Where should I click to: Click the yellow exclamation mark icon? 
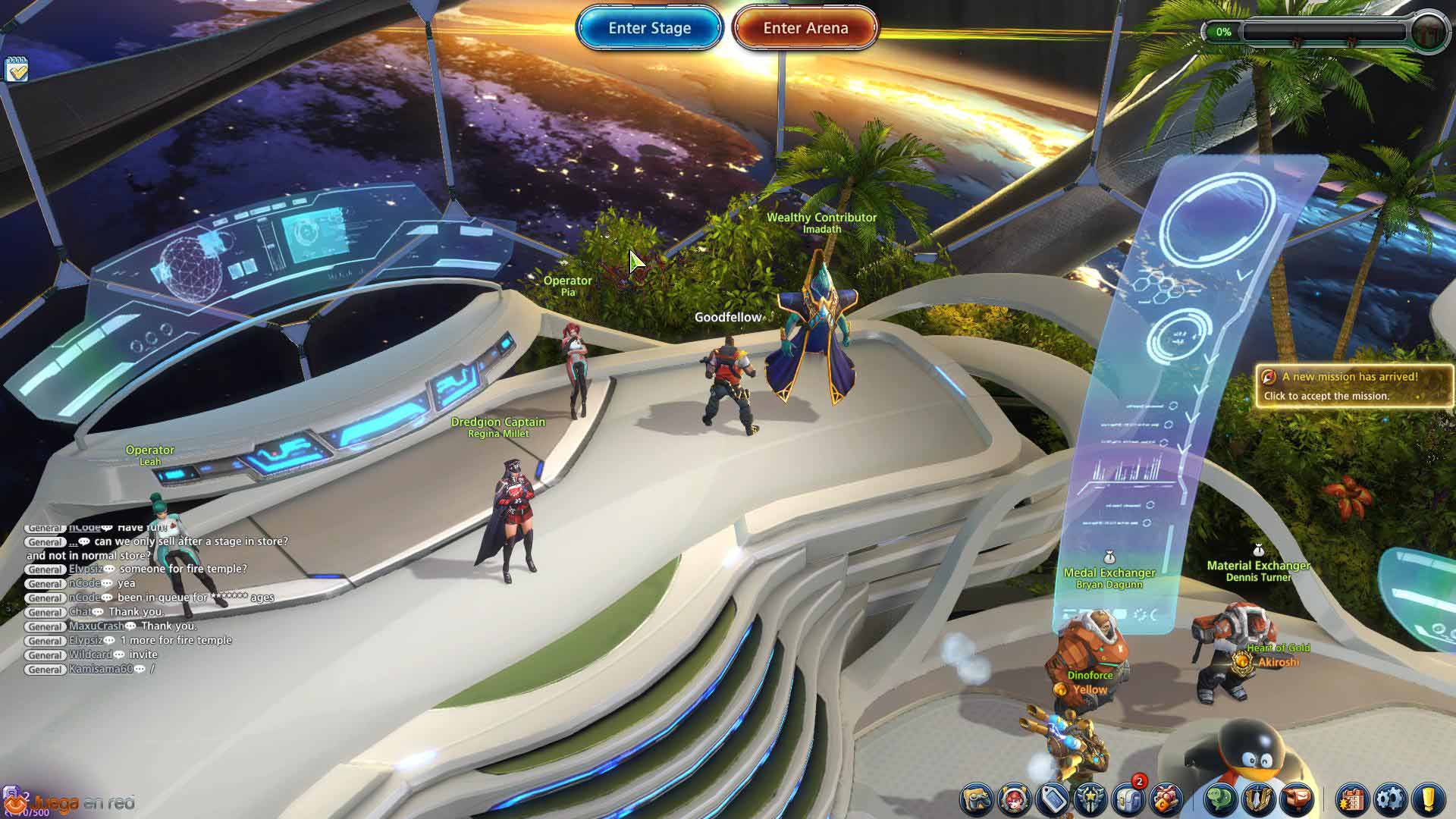click(1429, 799)
